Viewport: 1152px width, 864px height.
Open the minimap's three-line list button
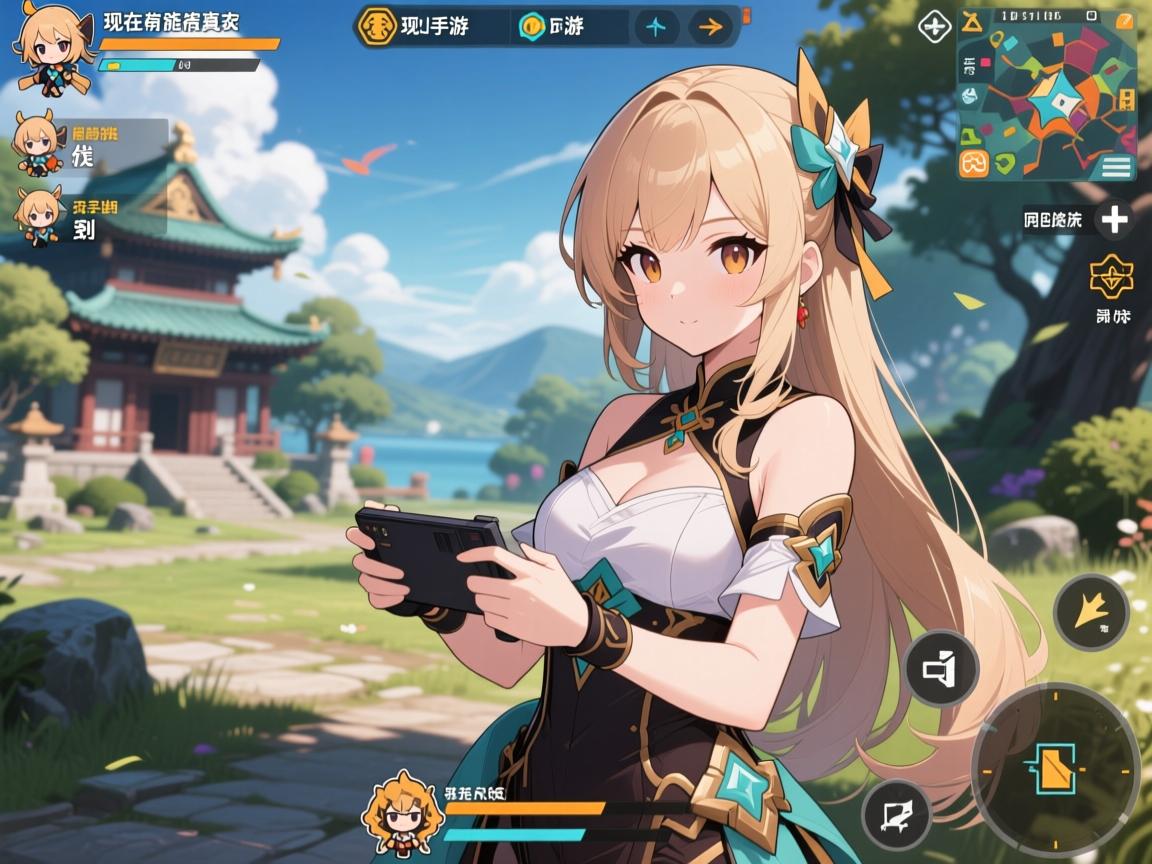(1117, 165)
